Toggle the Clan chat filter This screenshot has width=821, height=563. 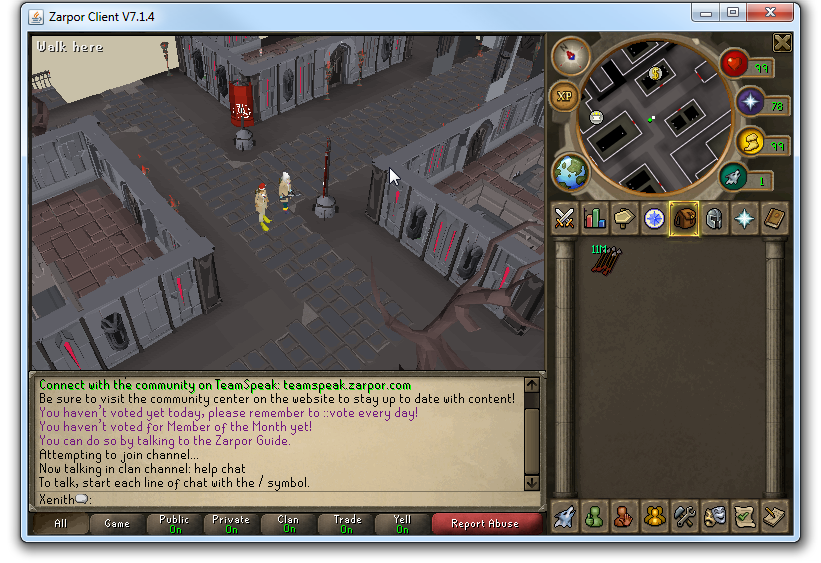point(288,523)
